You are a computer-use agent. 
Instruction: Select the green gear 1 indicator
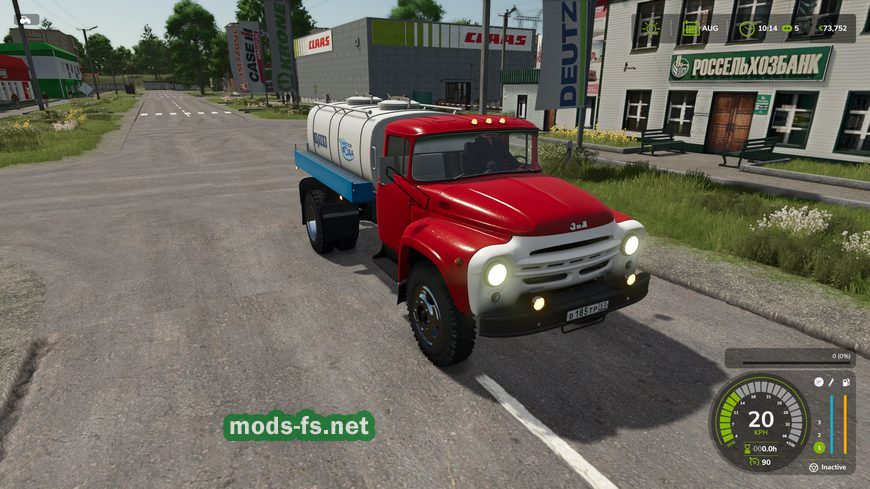point(819,447)
